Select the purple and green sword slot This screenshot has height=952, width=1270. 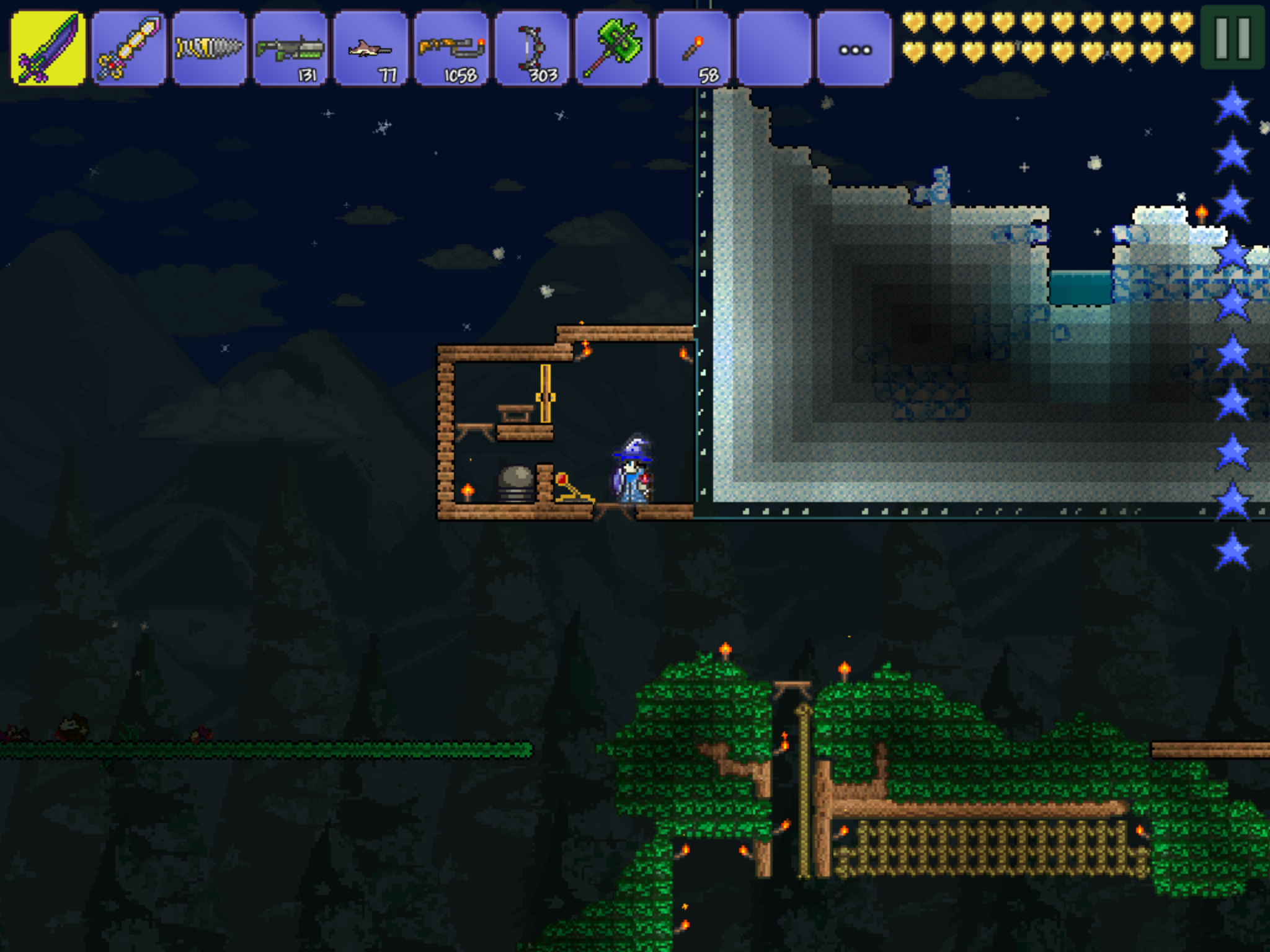coord(48,48)
